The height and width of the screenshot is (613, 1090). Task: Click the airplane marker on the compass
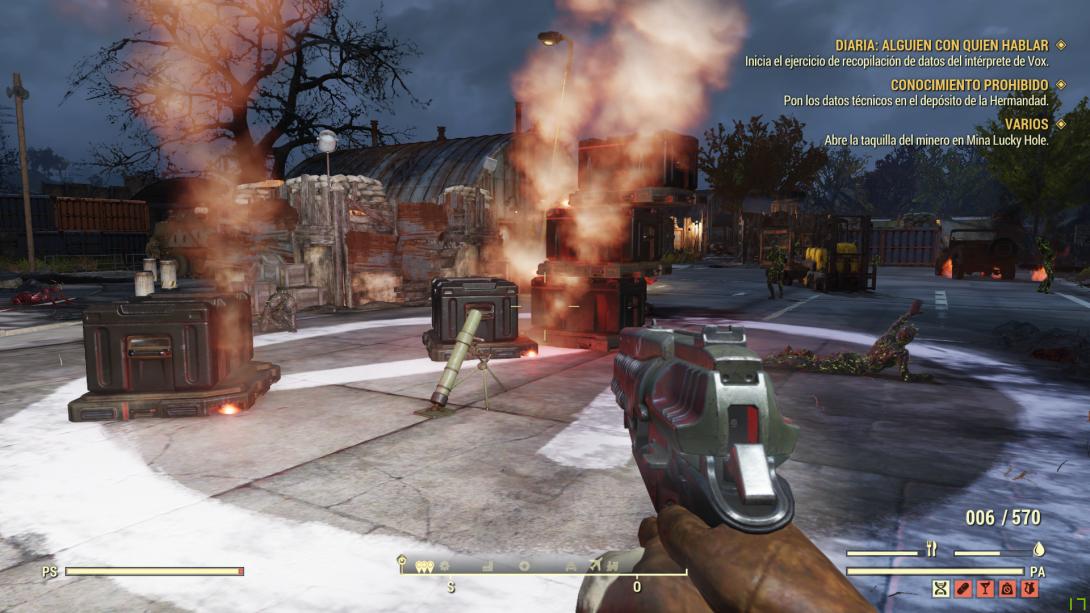click(598, 566)
